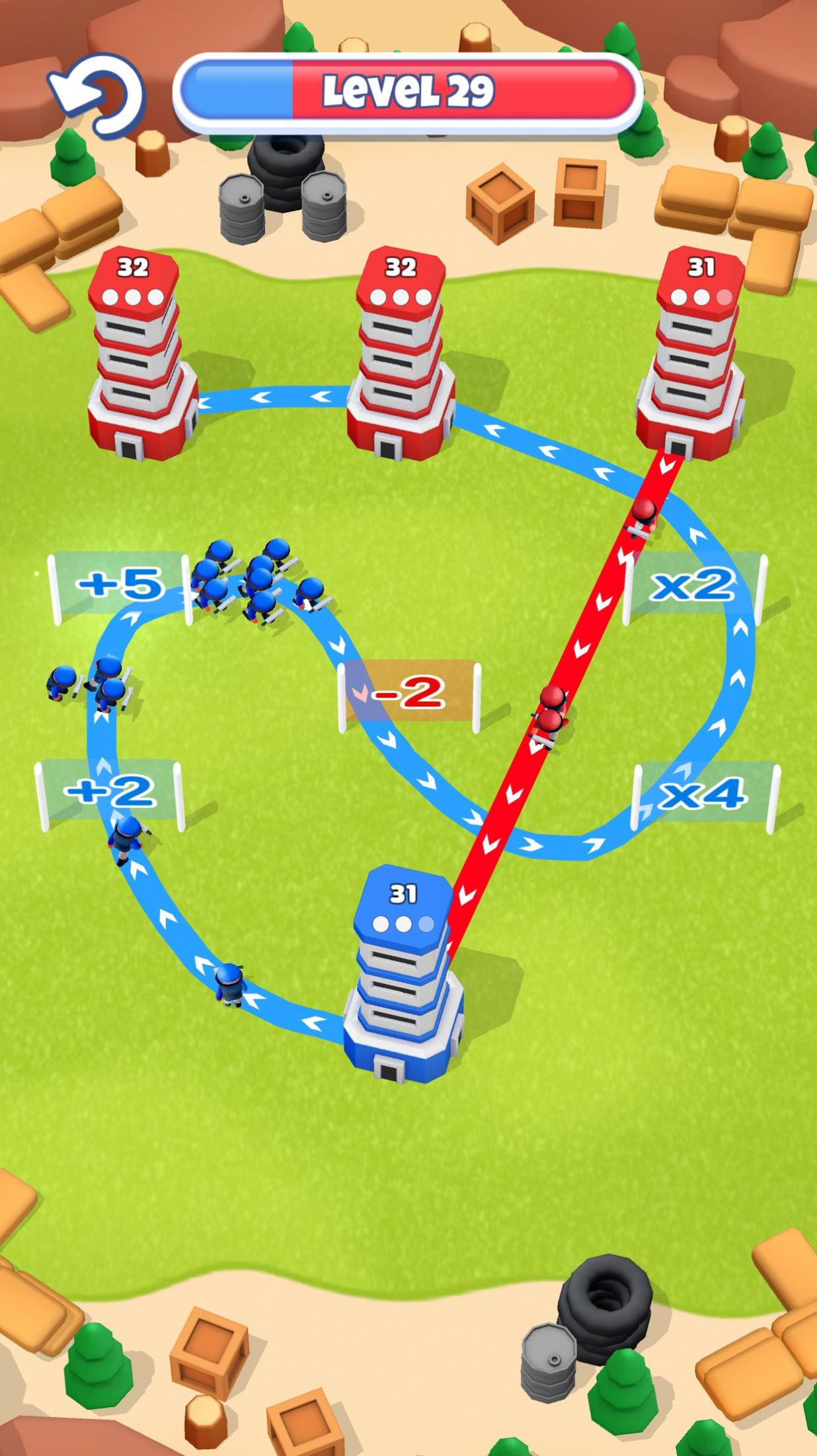Restart the level with the undo arrow
817x1456 pixels.
point(97,95)
